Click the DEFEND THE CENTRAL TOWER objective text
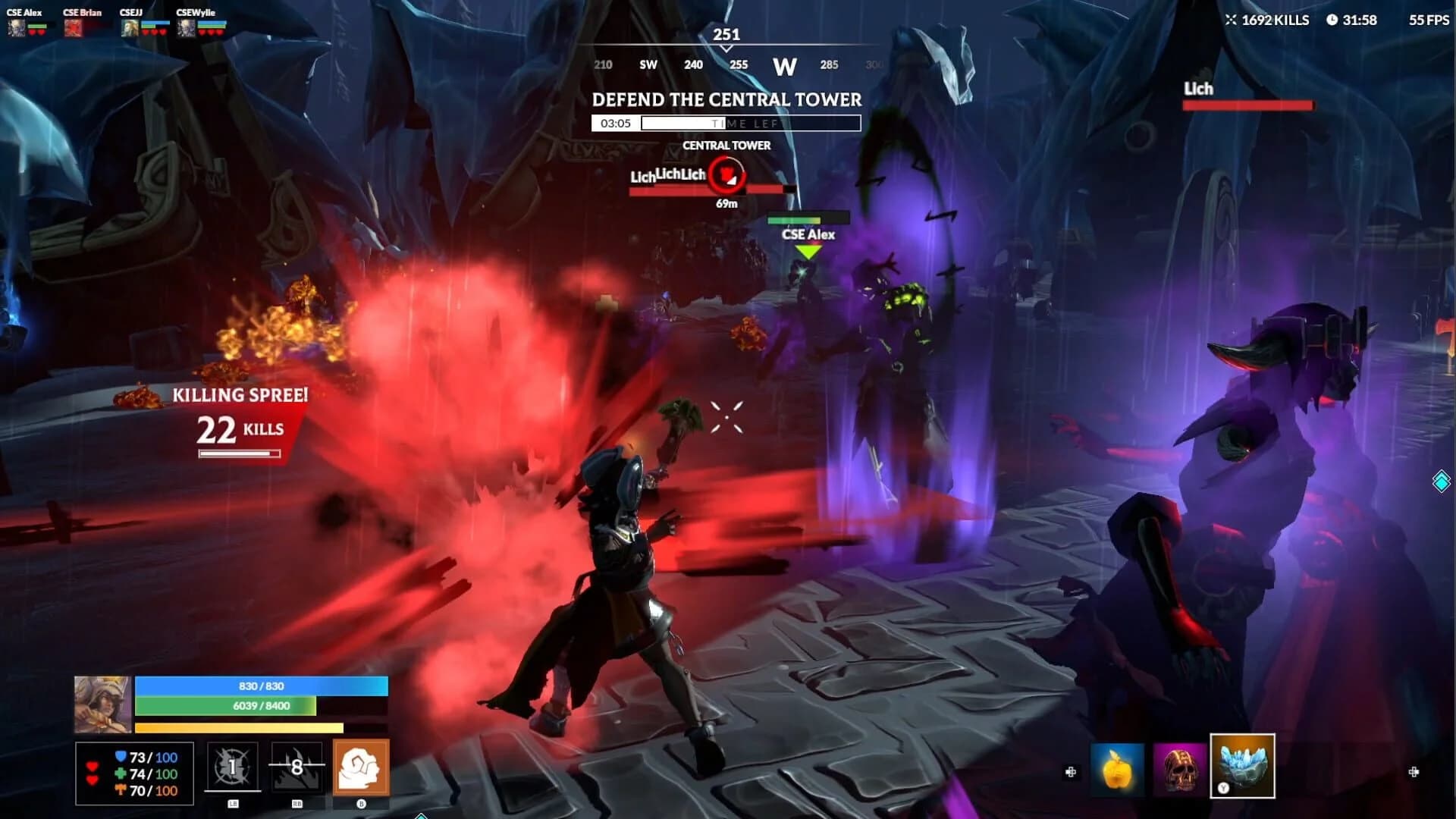The height and width of the screenshot is (819, 1456). (x=726, y=99)
